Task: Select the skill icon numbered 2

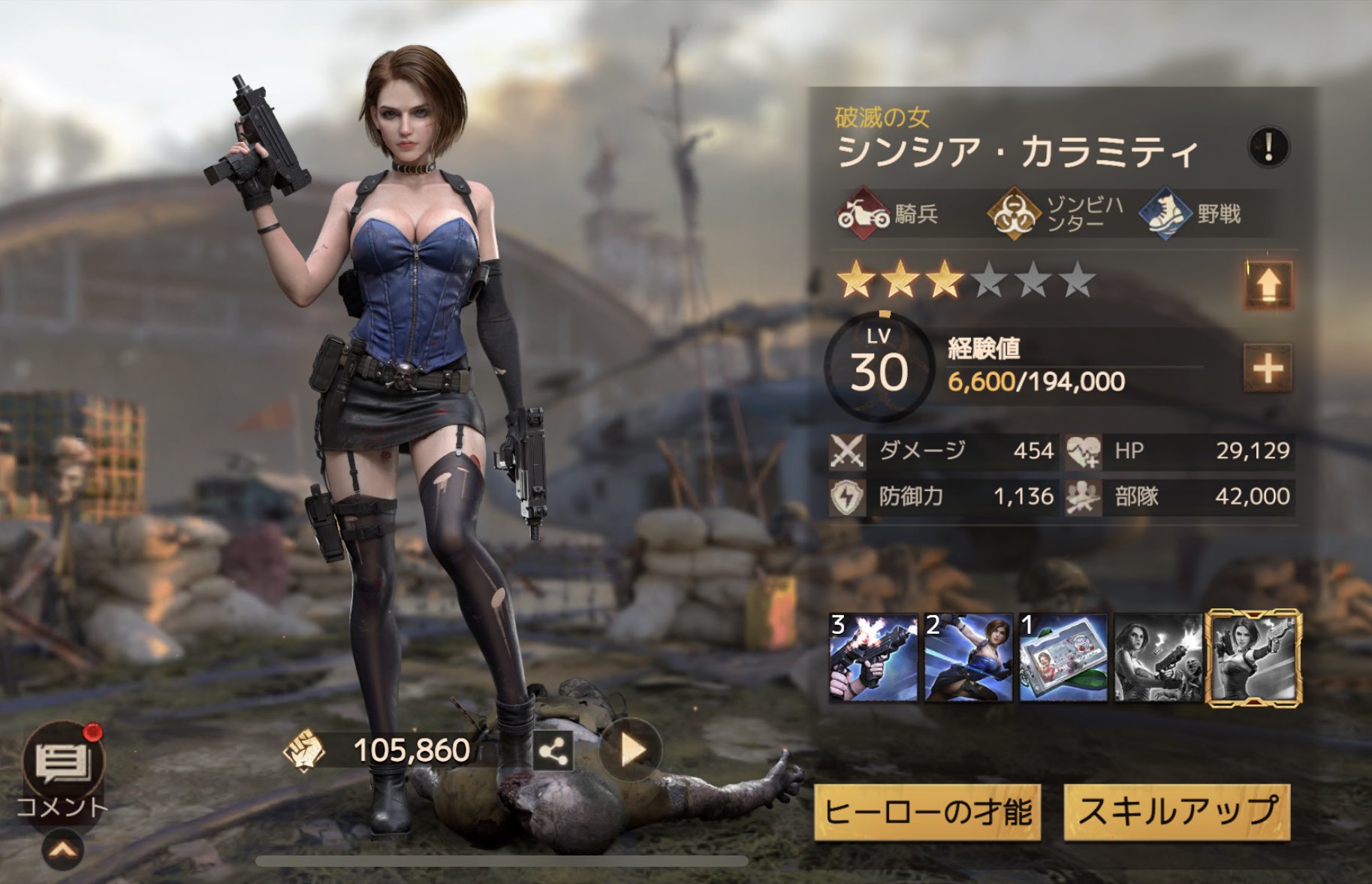Action: click(x=968, y=658)
